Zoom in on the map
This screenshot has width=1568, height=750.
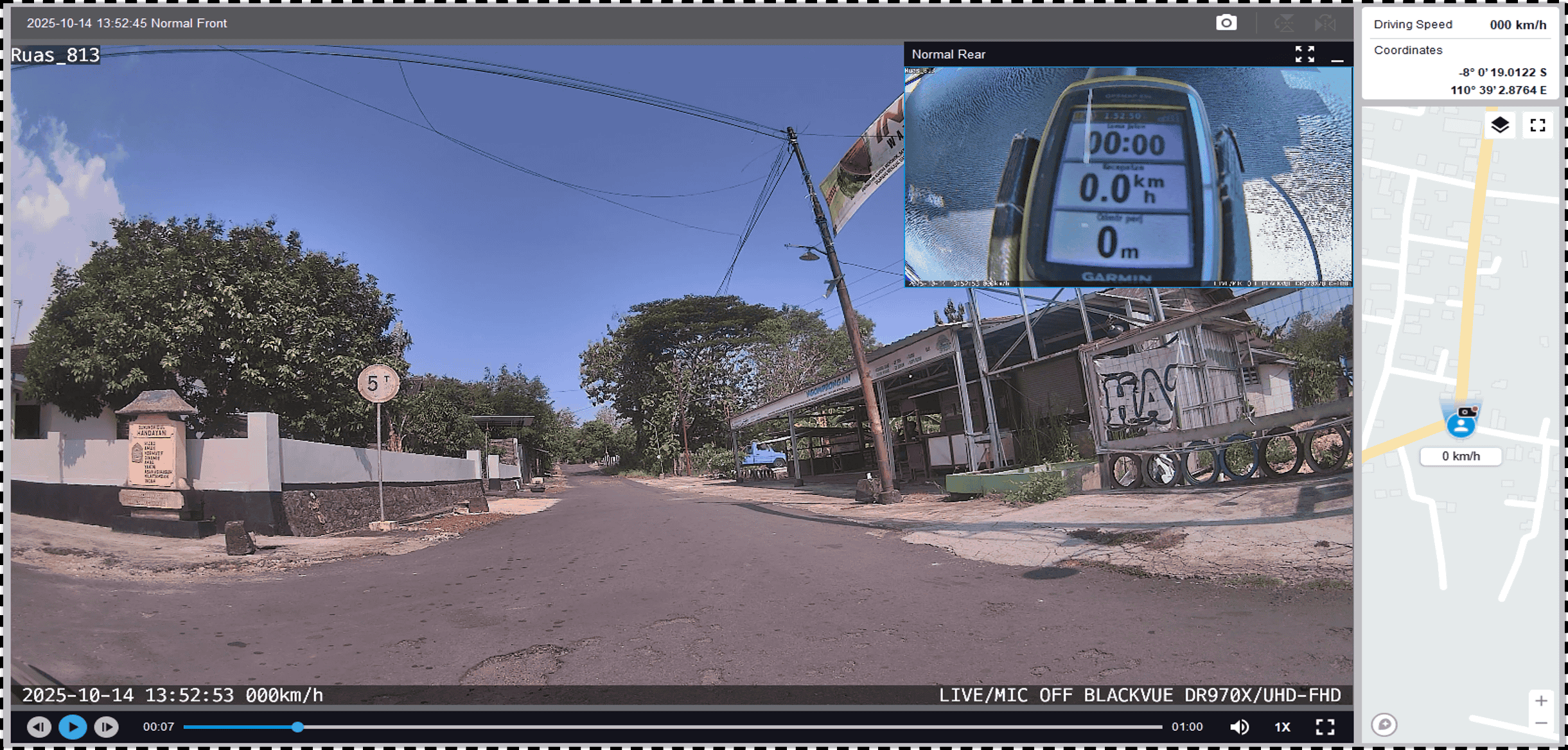pyautogui.click(x=1541, y=701)
